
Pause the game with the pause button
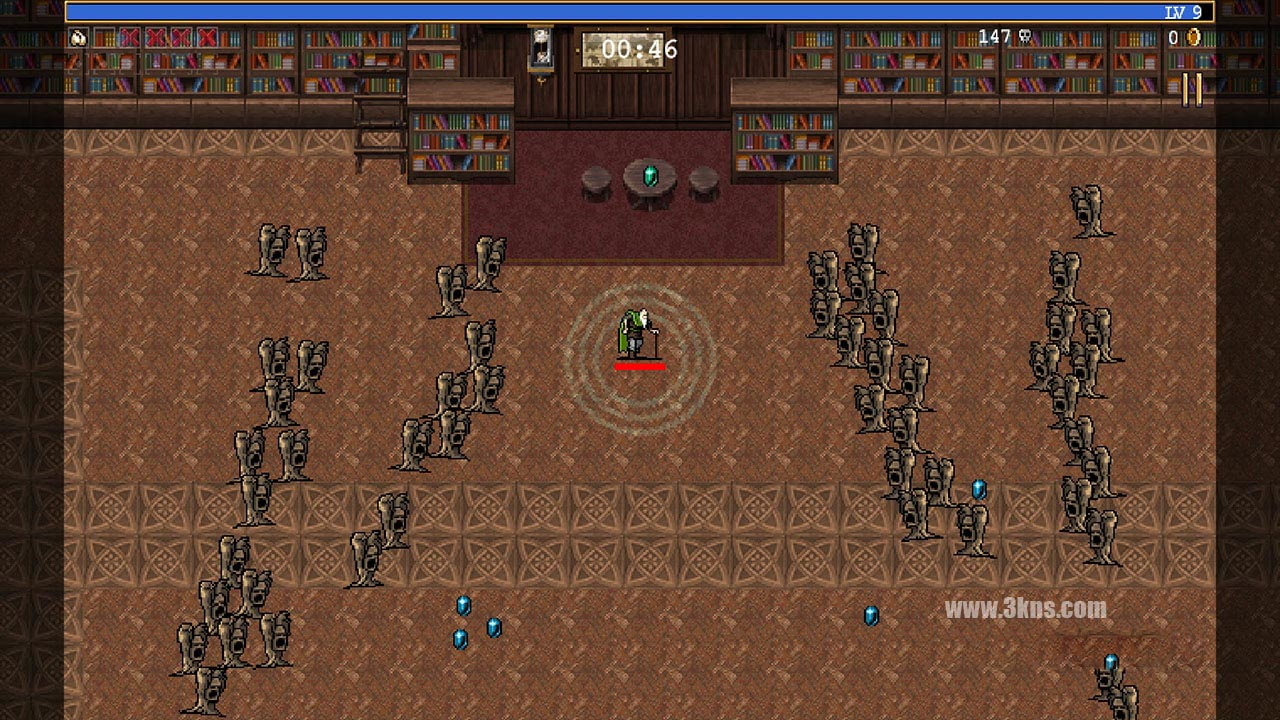tap(1192, 89)
